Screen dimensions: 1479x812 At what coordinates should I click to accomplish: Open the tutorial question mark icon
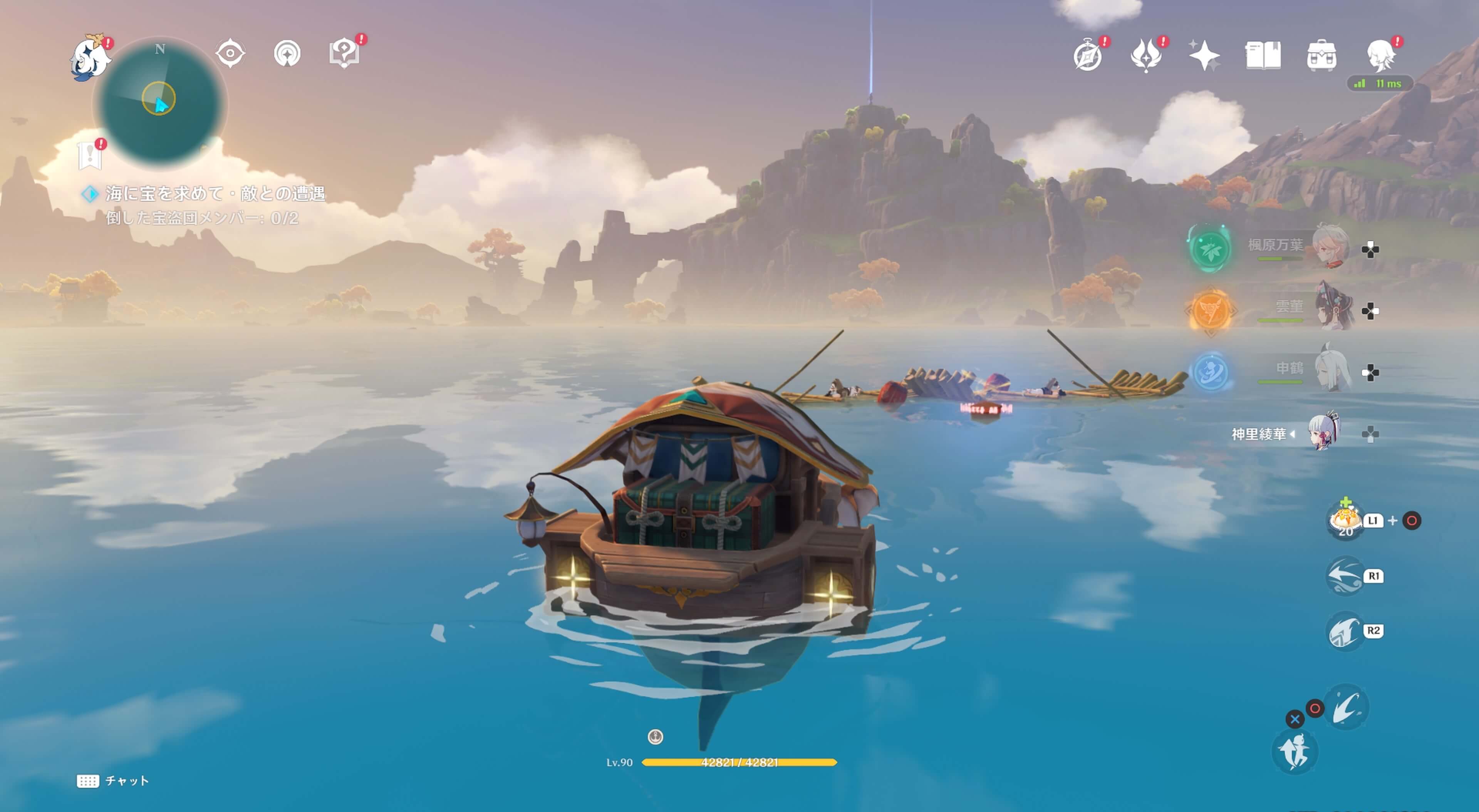(344, 54)
